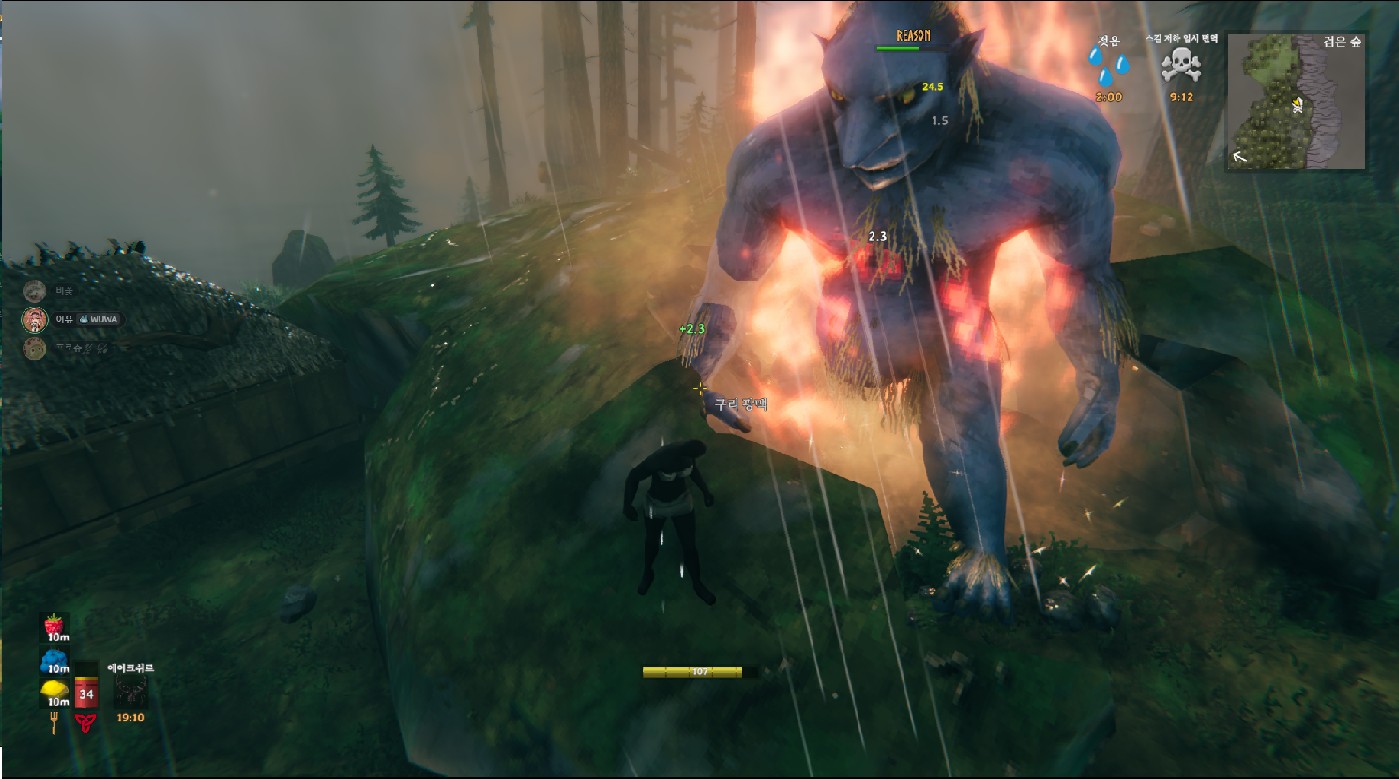Open the minimap
Image resolution: width=1399 pixels, height=779 pixels.
pos(1295,101)
